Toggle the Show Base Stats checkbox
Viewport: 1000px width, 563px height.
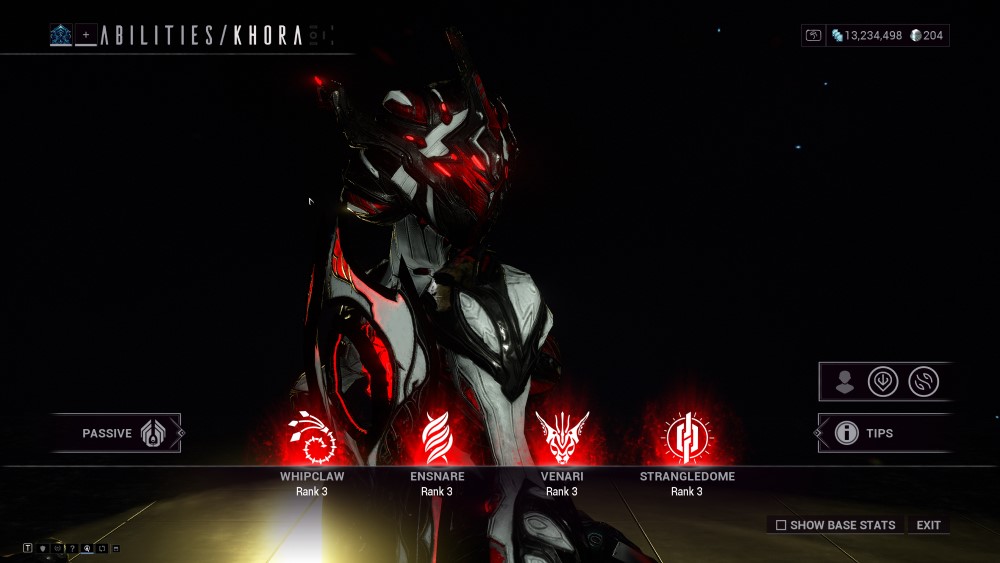781,525
